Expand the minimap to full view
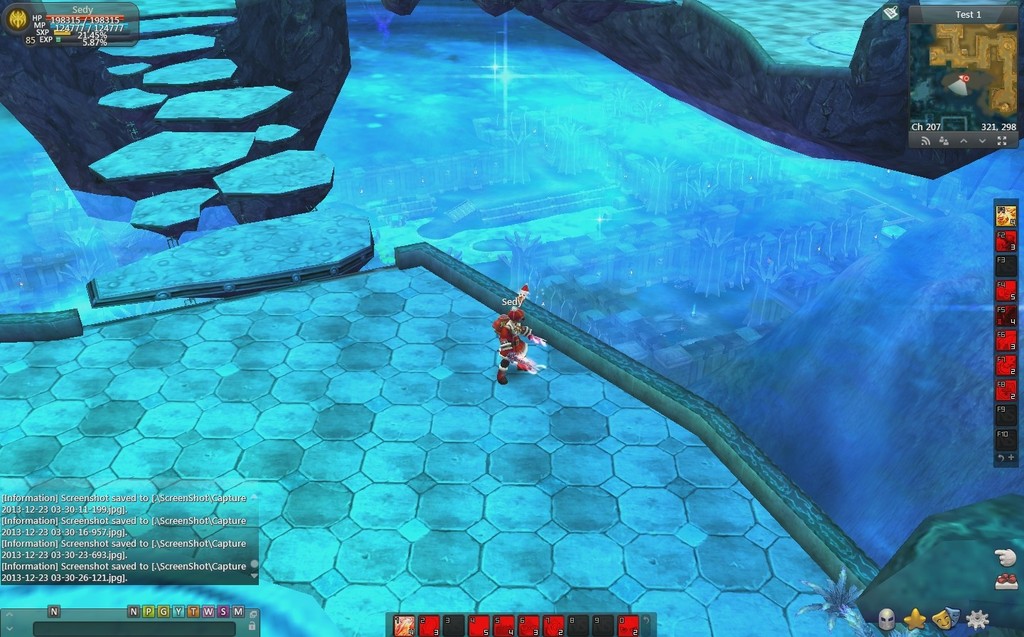Viewport: 1024px width, 637px height. tap(1002, 141)
